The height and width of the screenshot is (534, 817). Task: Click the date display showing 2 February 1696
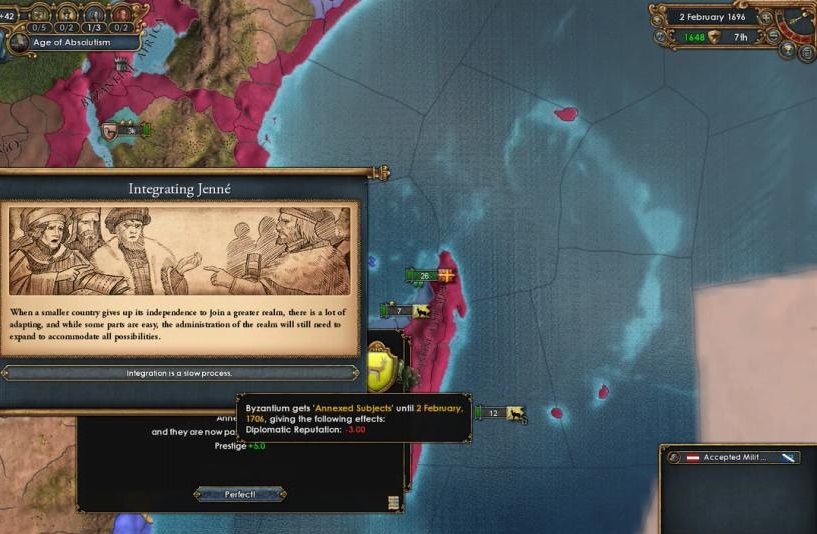coord(712,17)
